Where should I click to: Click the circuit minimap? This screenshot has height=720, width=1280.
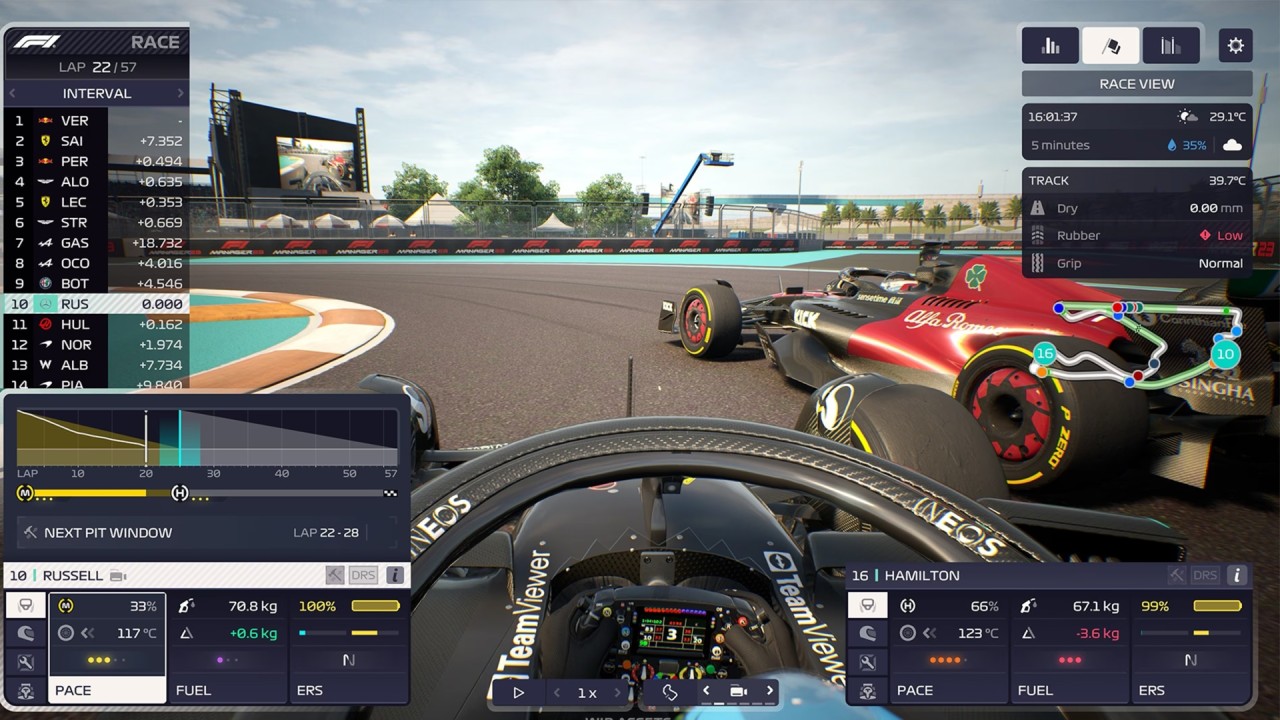pos(1140,345)
